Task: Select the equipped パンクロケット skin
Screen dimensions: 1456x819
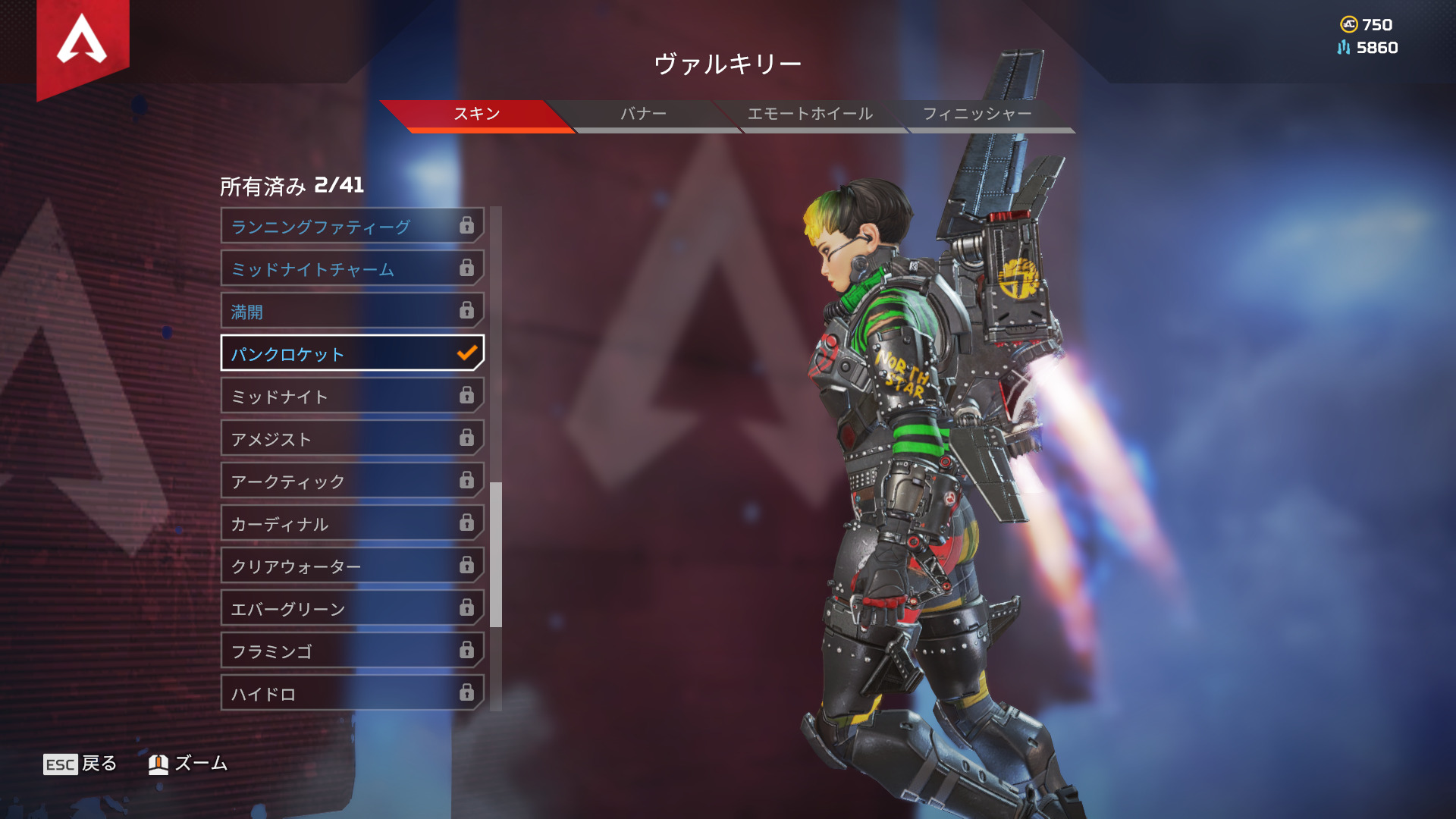Action: point(352,353)
